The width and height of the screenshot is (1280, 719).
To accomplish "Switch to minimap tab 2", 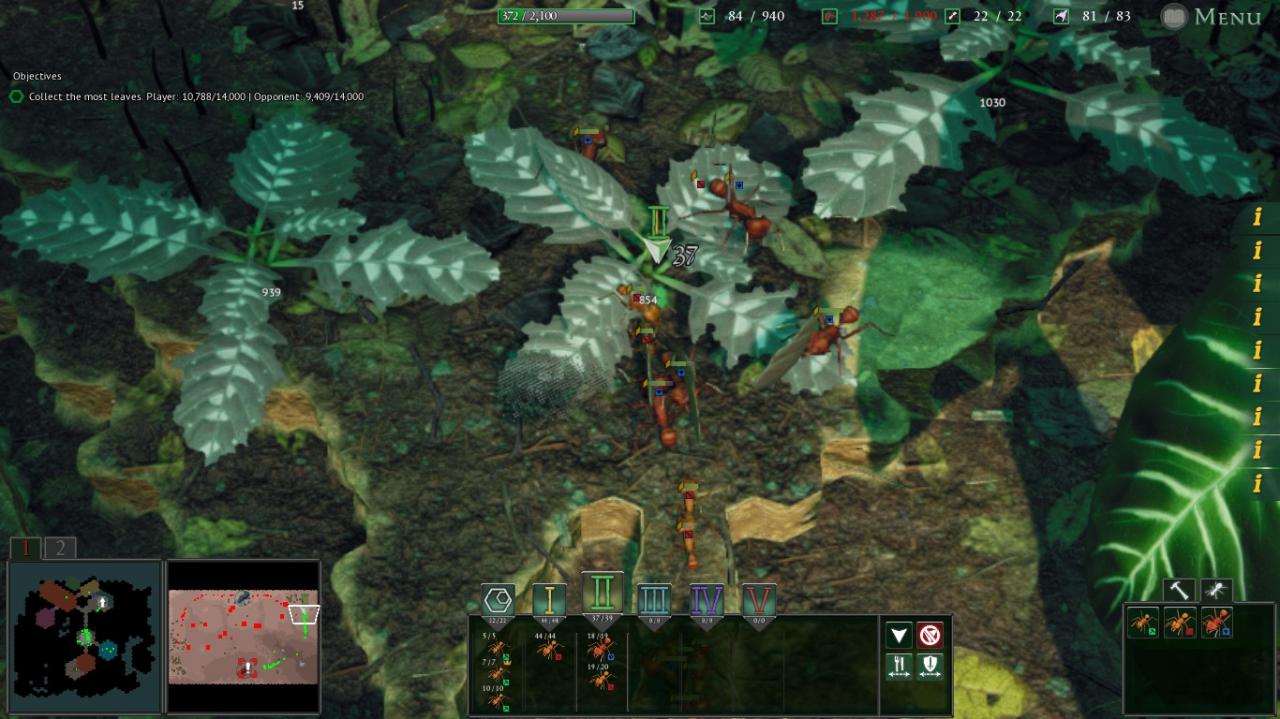I will (x=60, y=548).
